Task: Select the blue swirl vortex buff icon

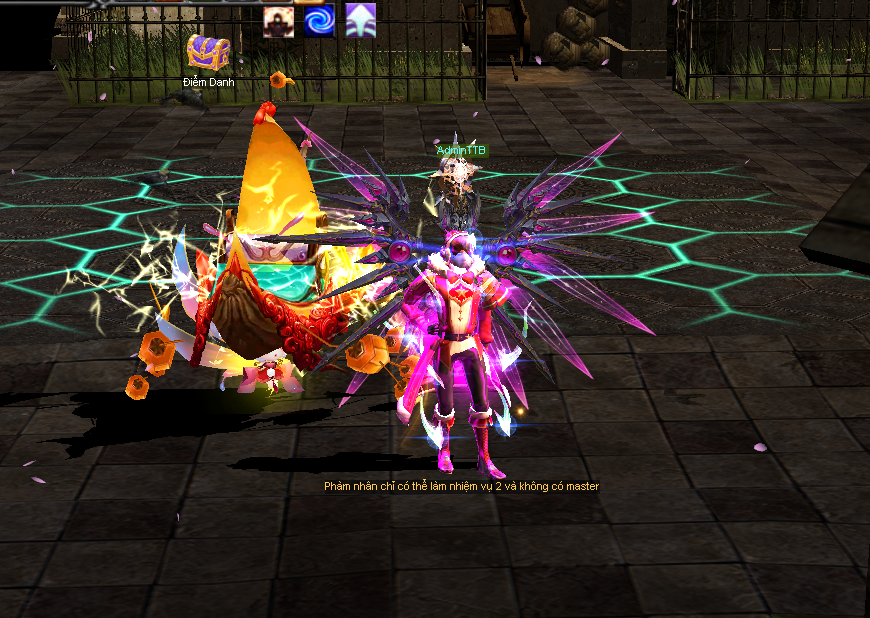Action: click(319, 20)
